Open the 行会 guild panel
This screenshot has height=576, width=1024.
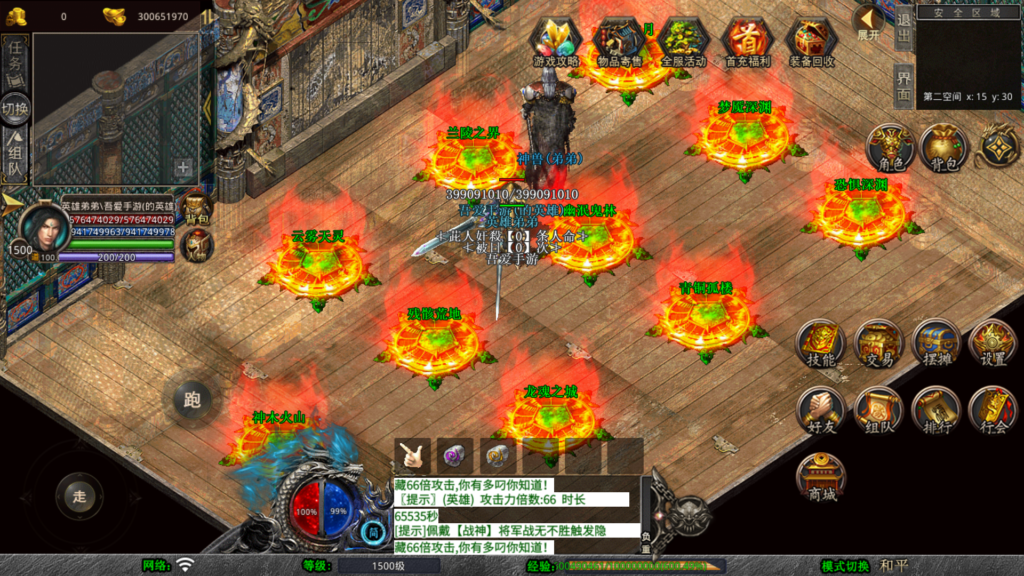click(x=992, y=409)
